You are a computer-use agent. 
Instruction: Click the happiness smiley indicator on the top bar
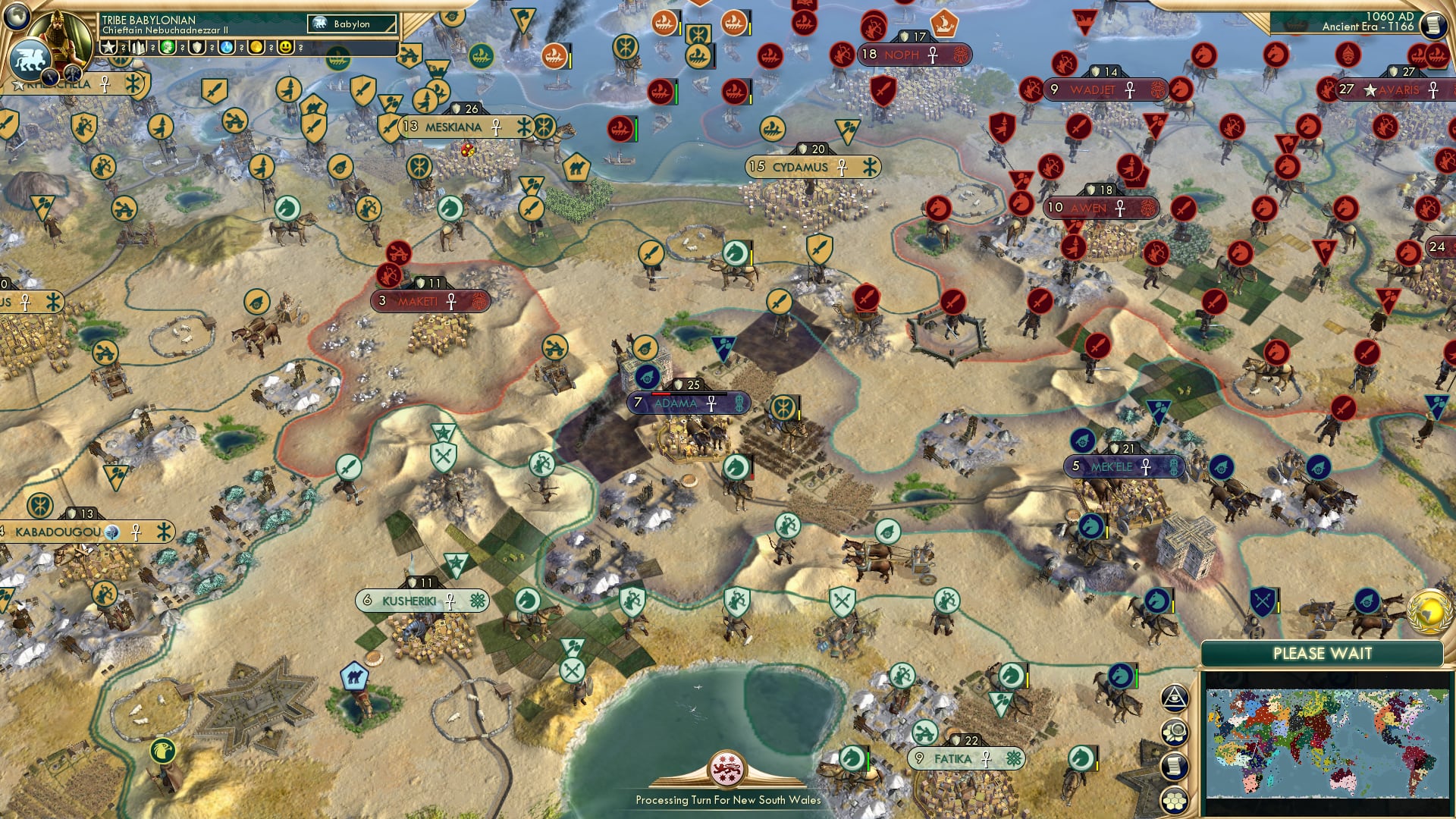tap(286, 46)
